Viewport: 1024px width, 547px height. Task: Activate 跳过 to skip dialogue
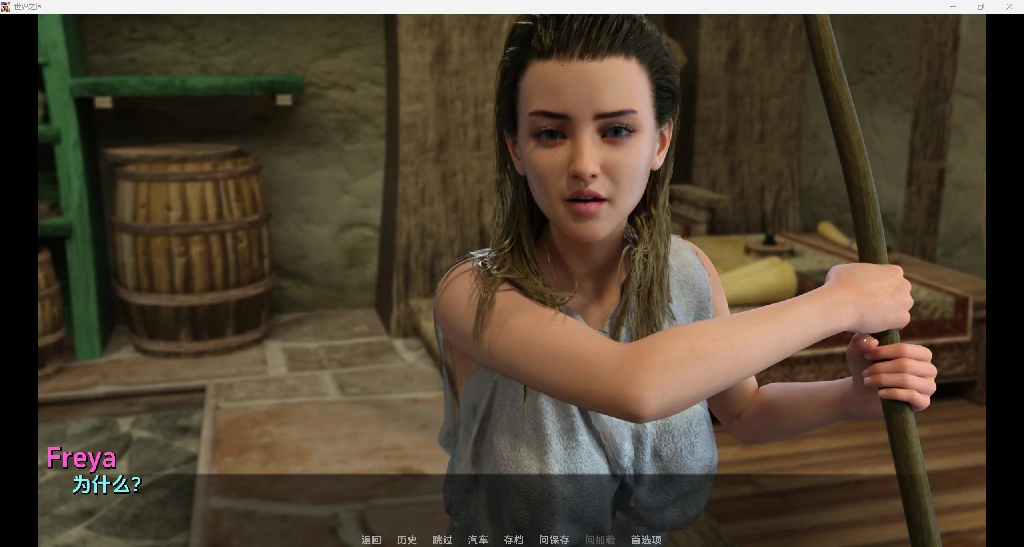tap(442, 540)
